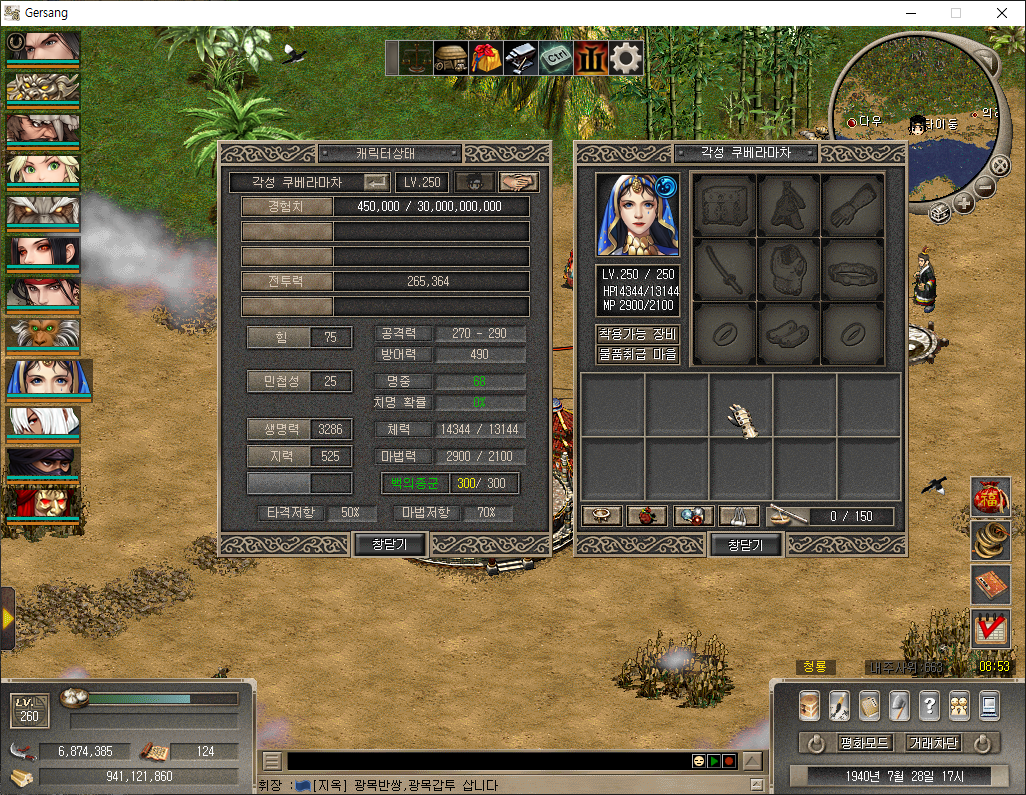Screen dimensions: 1026x795
Task: Click the 물품취급 마을 button
Action: (638, 354)
